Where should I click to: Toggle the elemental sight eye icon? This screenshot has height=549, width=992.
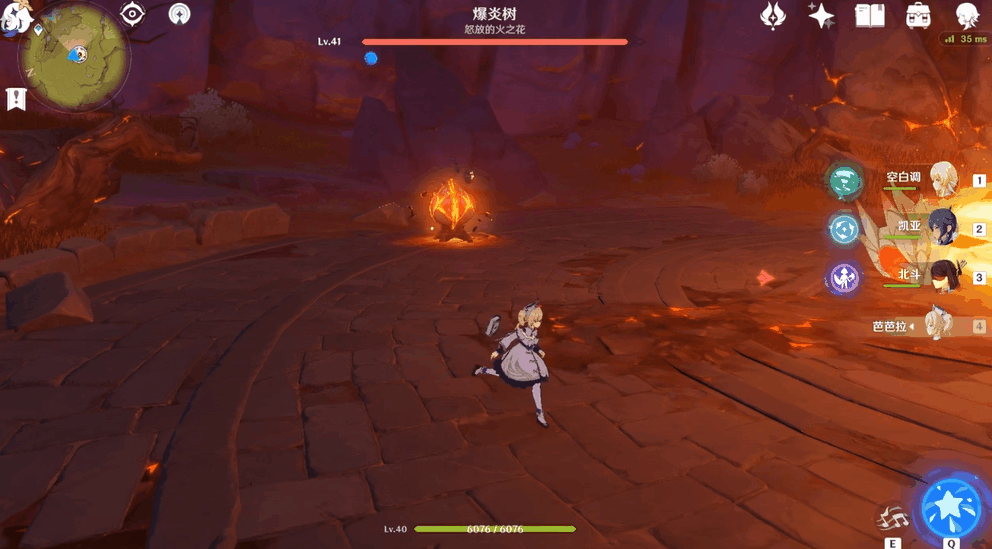[x=133, y=13]
